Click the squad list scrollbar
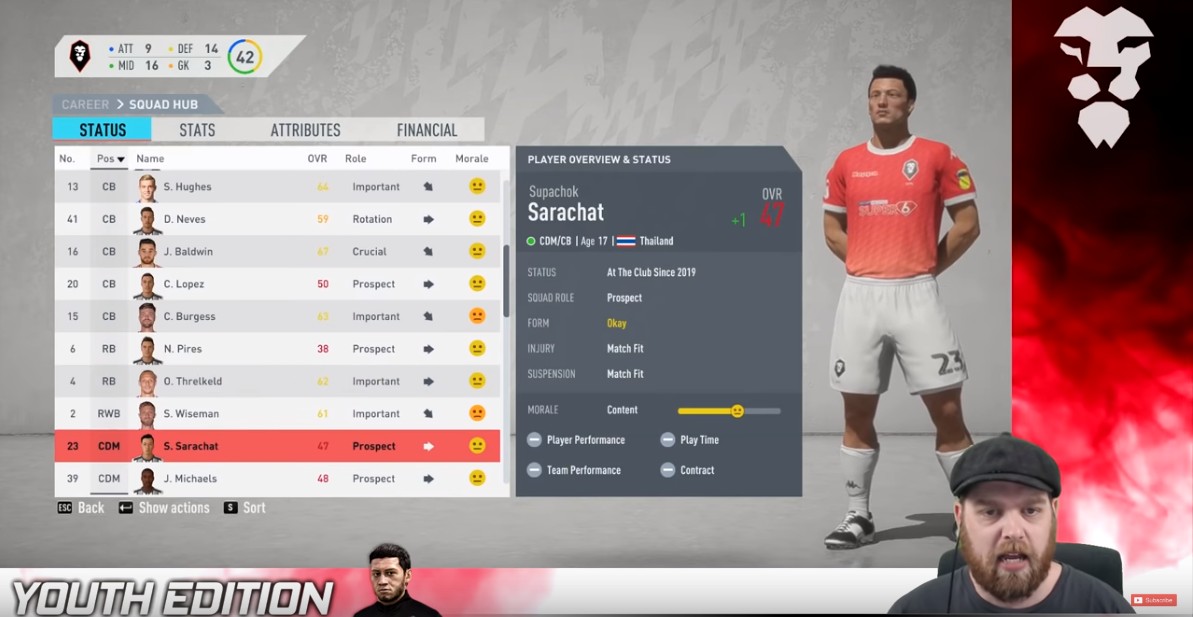1193x617 pixels. tap(506, 280)
